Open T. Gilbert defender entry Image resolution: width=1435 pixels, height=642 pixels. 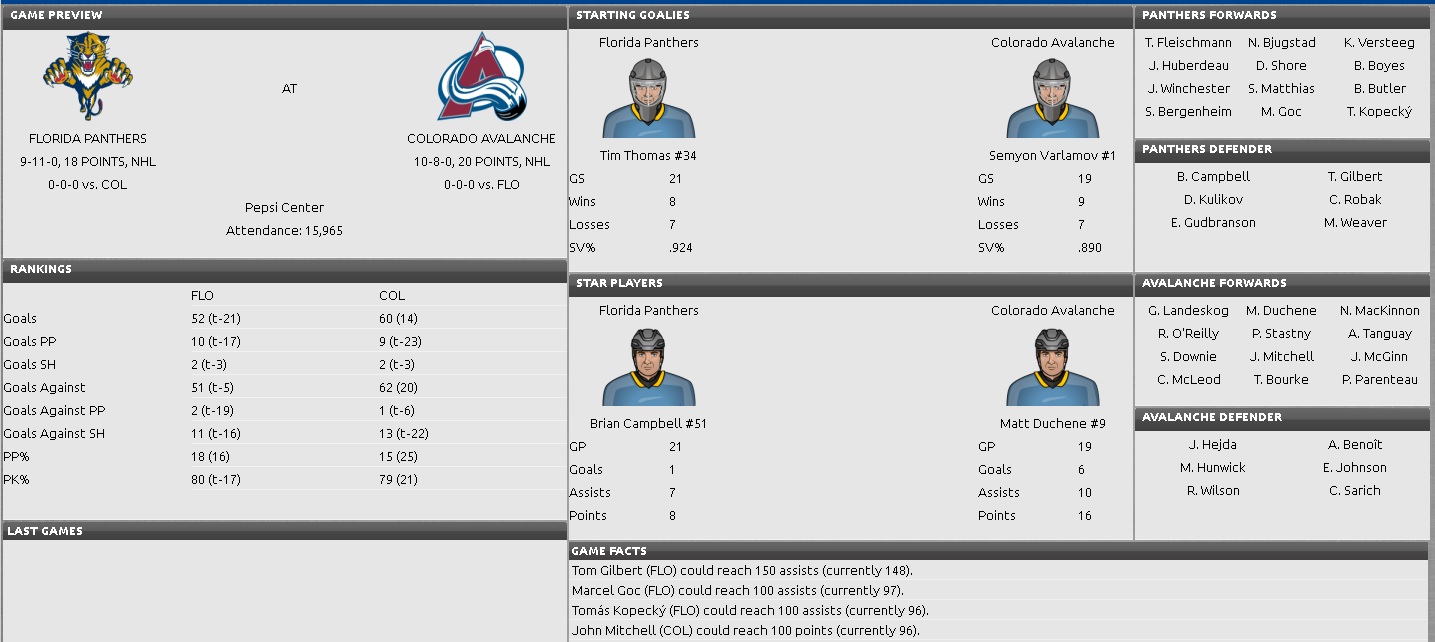pos(1355,177)
